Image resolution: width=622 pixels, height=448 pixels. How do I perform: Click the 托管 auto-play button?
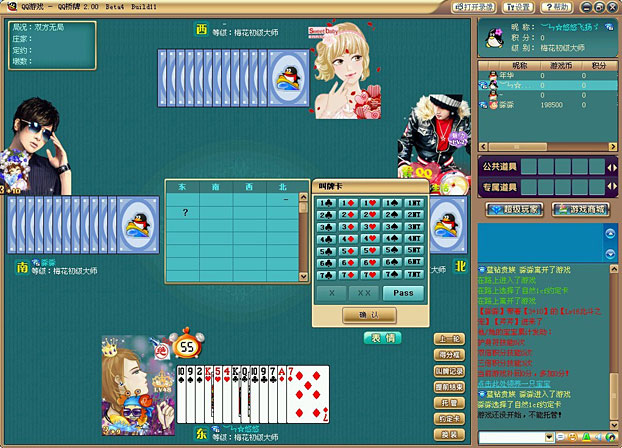click(x=450, y=403)
